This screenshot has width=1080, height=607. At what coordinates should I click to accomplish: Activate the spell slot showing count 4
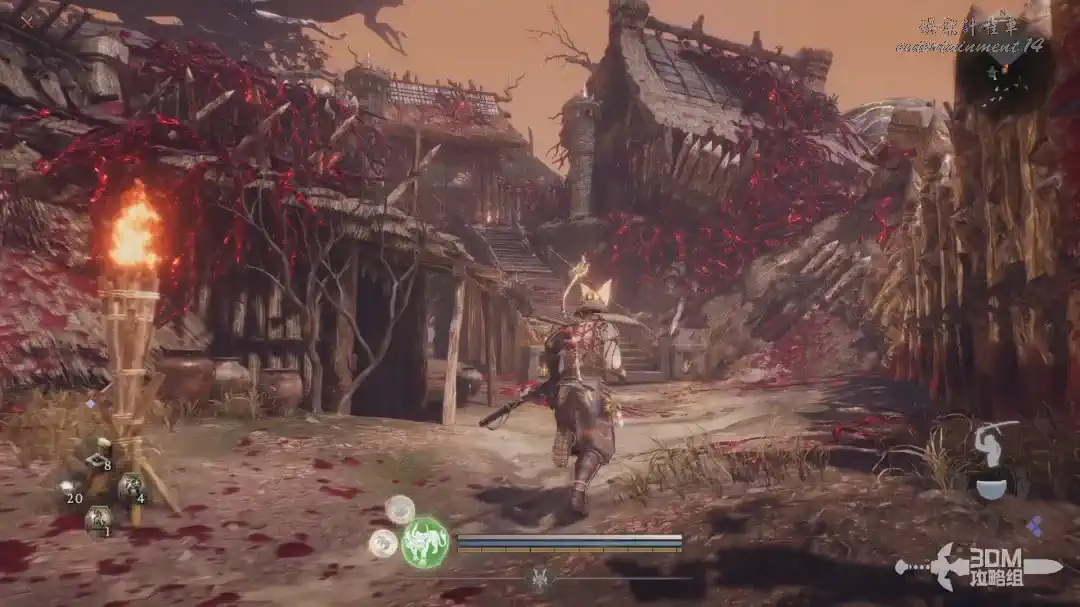pyautogui.click(x=131, y=488)
